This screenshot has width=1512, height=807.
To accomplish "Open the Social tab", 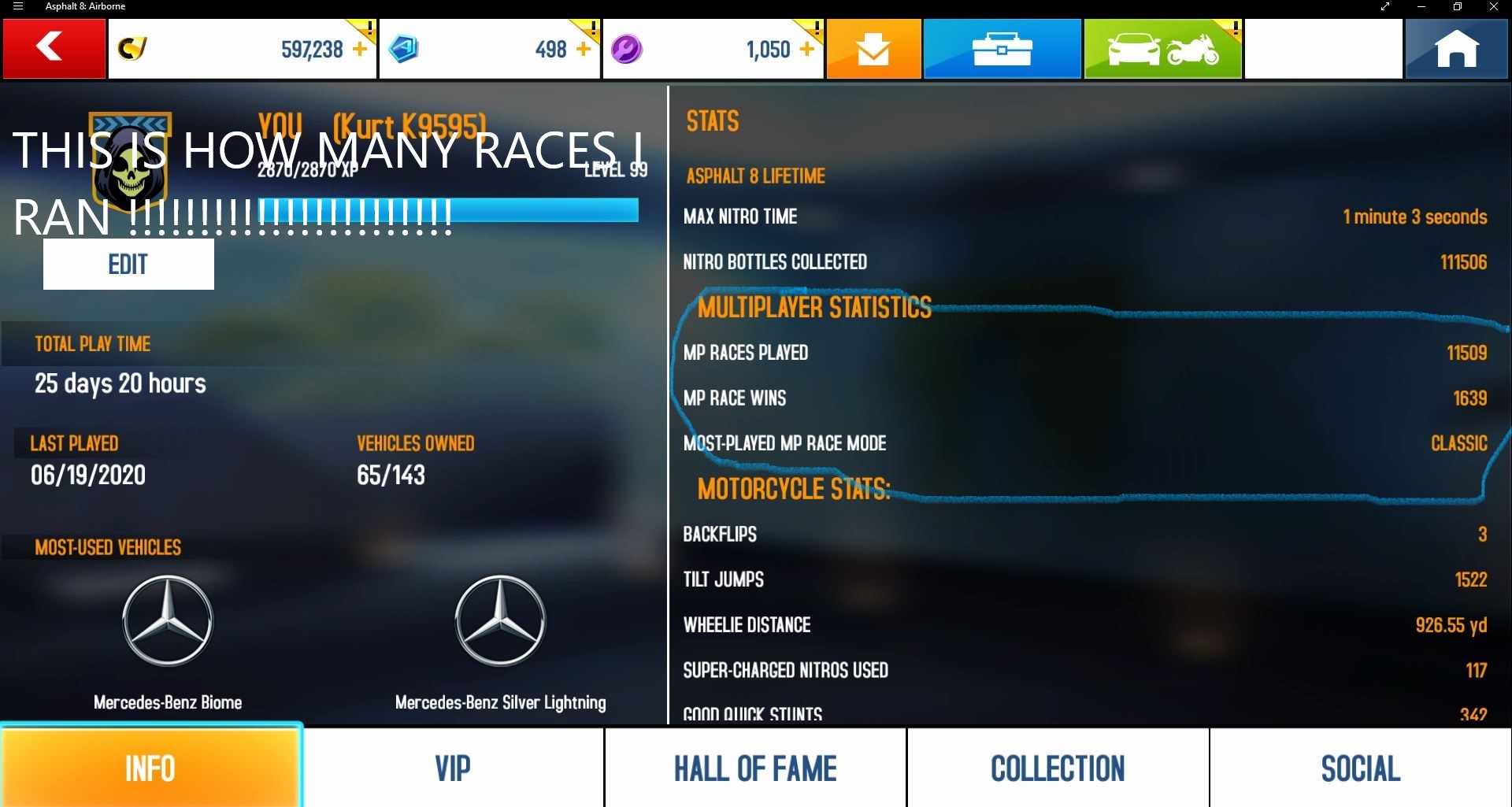I will pyautogui.click(x=1360, y=768).
